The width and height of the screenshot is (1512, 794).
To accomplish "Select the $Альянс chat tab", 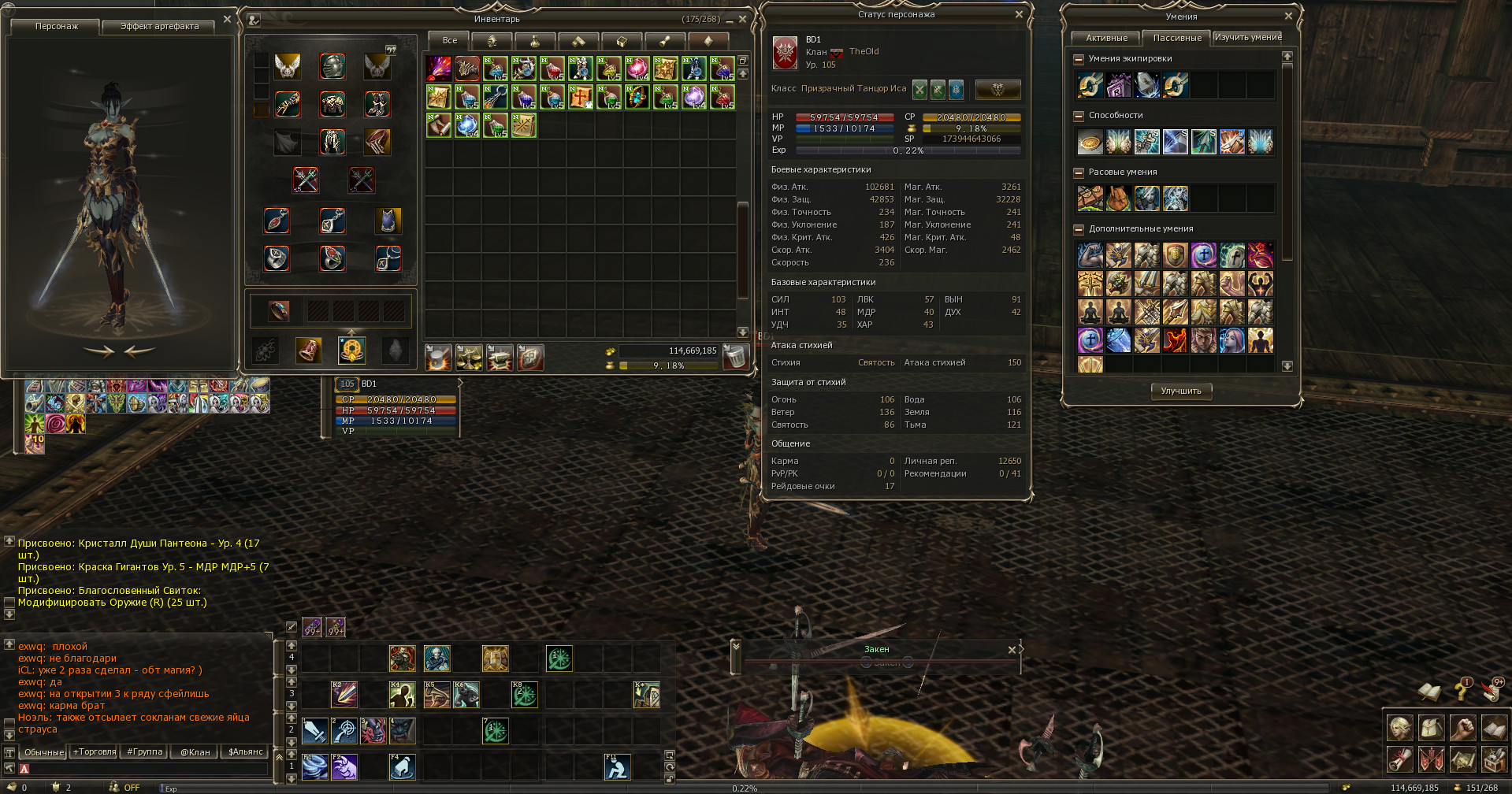I will (245, 752).
